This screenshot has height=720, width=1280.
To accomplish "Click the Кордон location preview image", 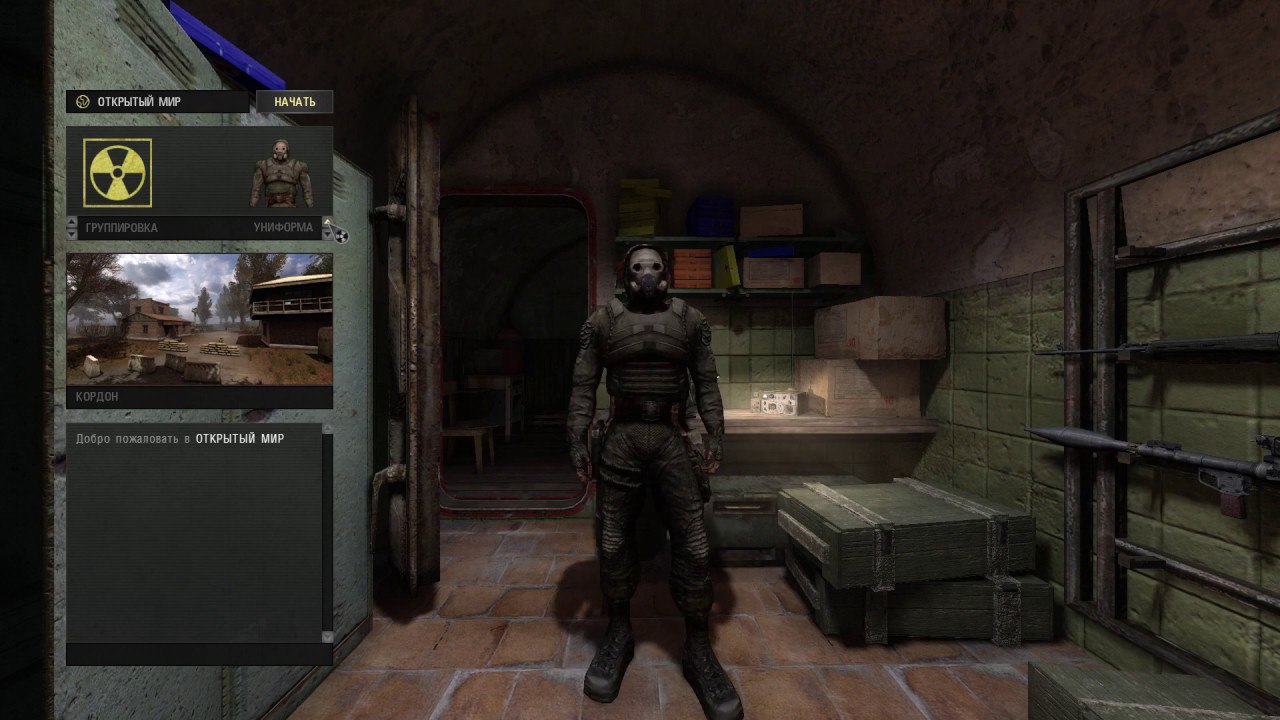I will click(199, 319).
